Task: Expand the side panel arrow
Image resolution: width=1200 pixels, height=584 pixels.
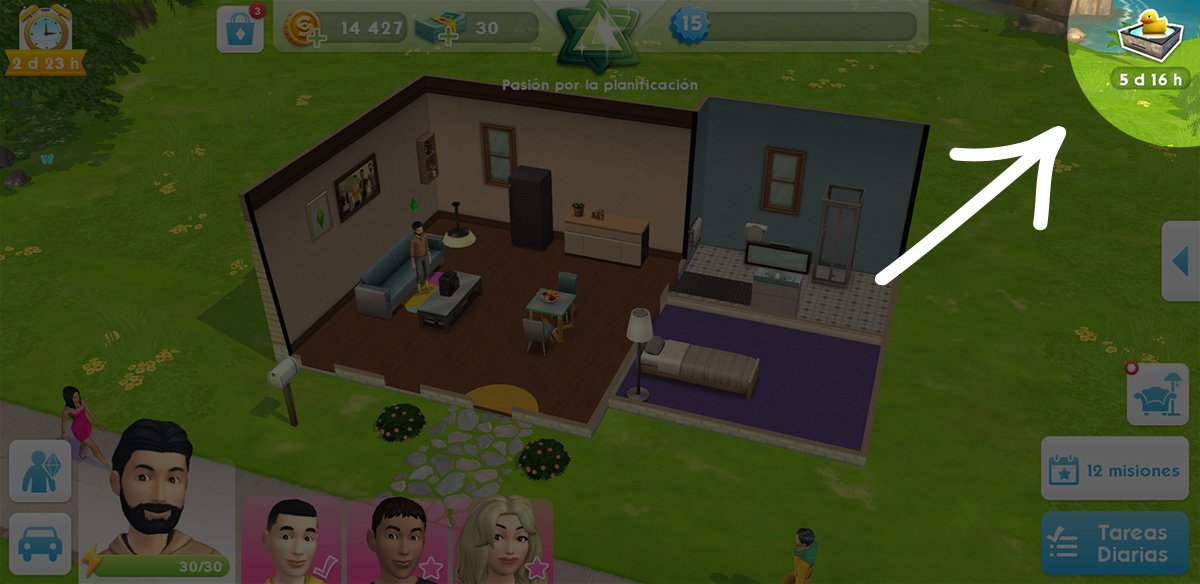Action: (x=1180, y=261)
